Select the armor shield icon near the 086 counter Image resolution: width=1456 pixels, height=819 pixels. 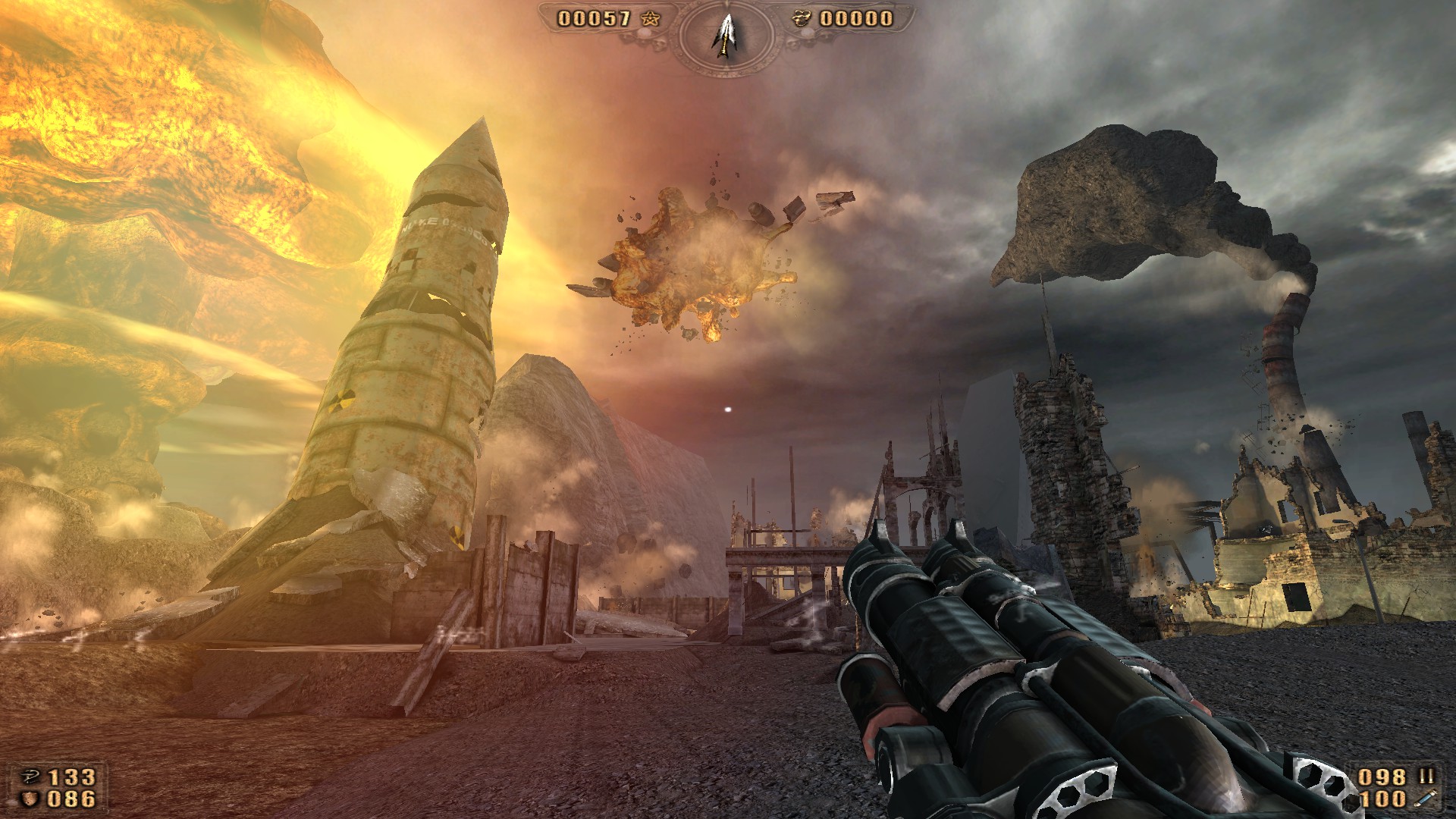point(28,799)
